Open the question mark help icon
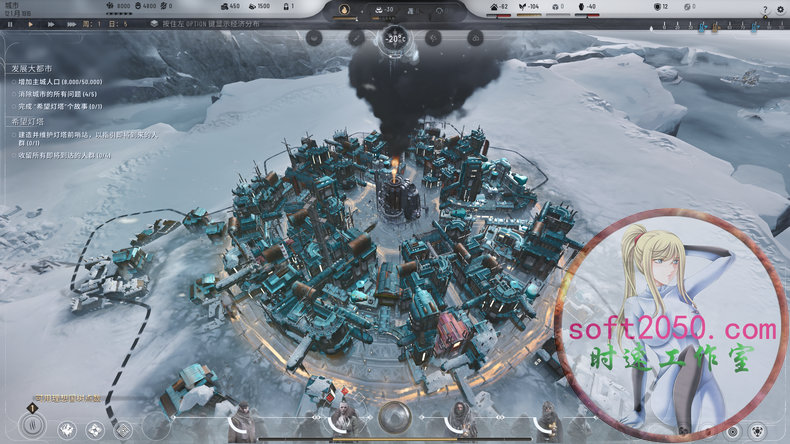790x444 pixels. 766,8
